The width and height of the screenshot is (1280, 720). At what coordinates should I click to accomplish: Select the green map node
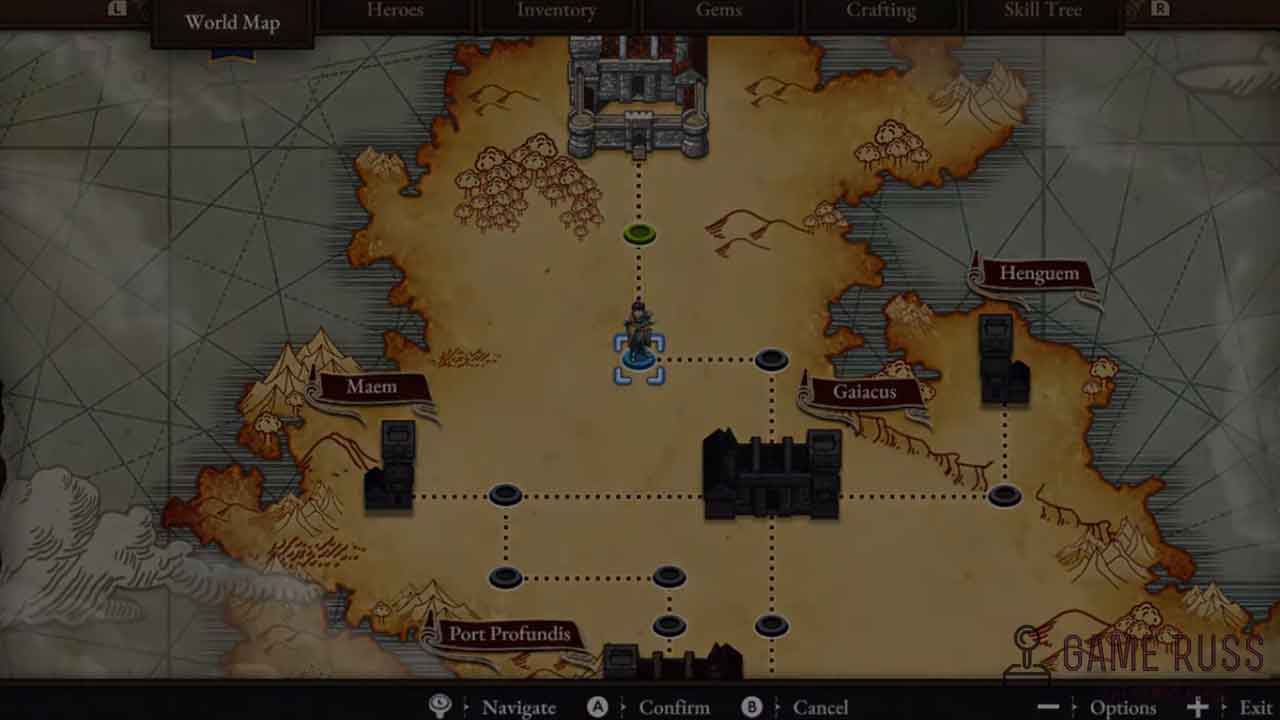[639, 234]
